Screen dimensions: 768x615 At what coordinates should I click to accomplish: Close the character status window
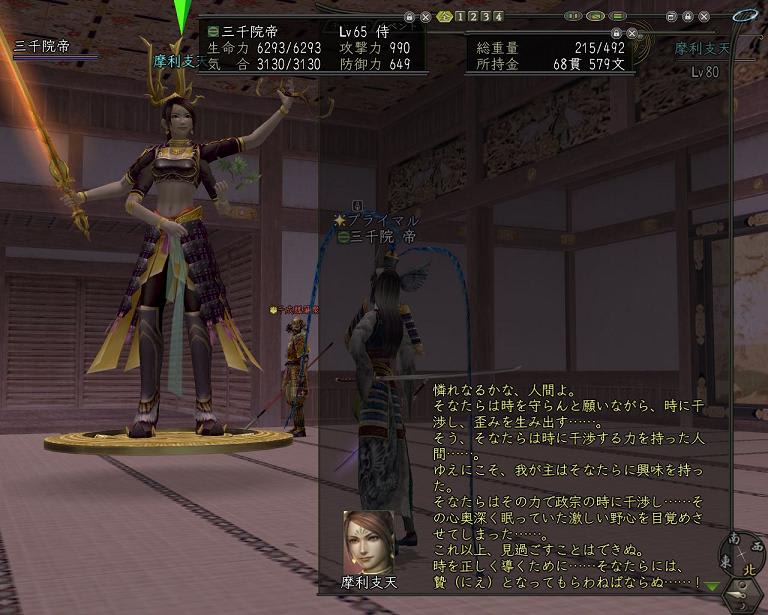pos(426,16)
